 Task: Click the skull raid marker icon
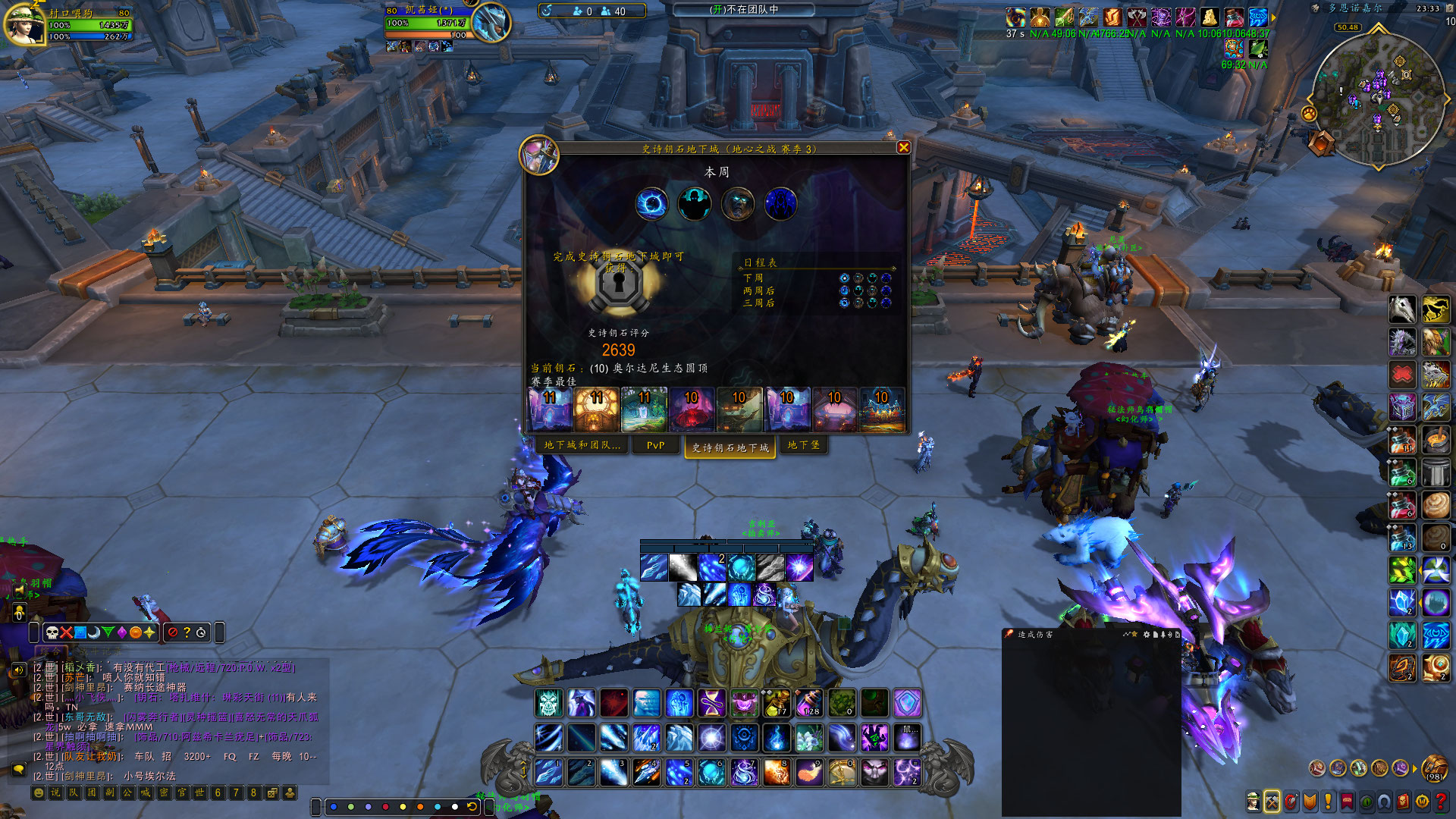[52, 632]
